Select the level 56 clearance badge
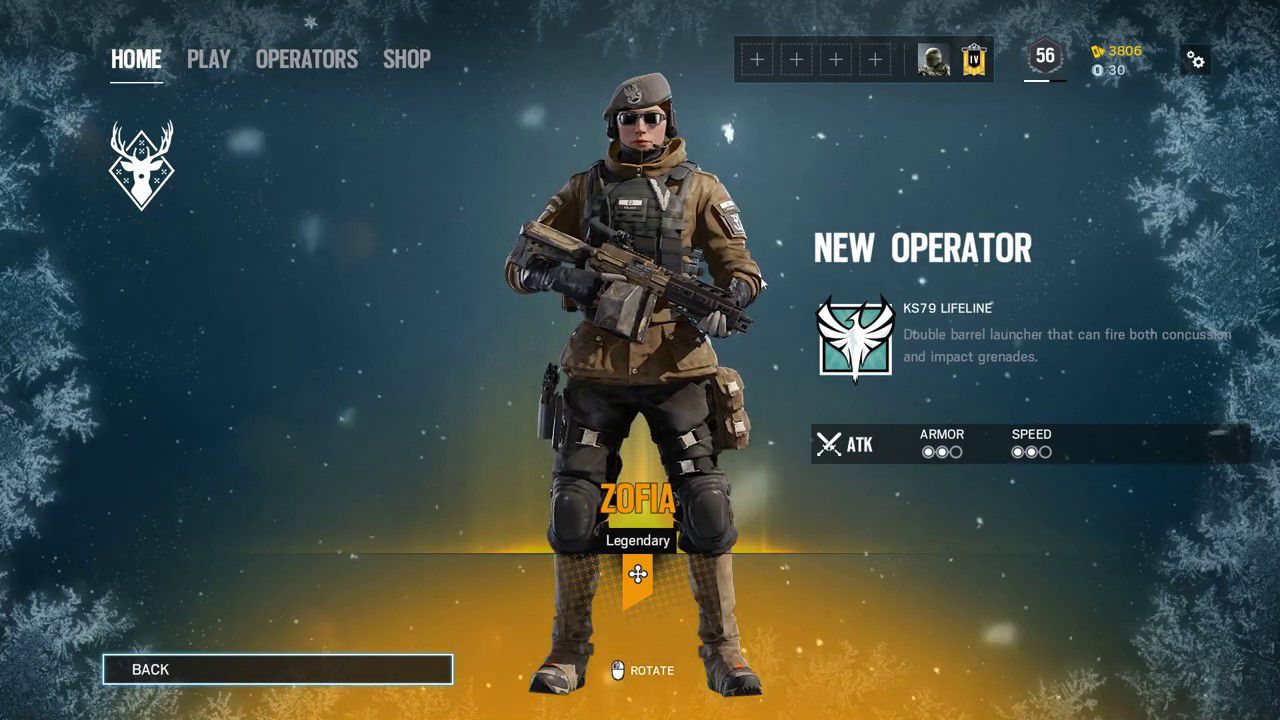The height and width of the screenshot is (720, 1280). point(1045,57)
